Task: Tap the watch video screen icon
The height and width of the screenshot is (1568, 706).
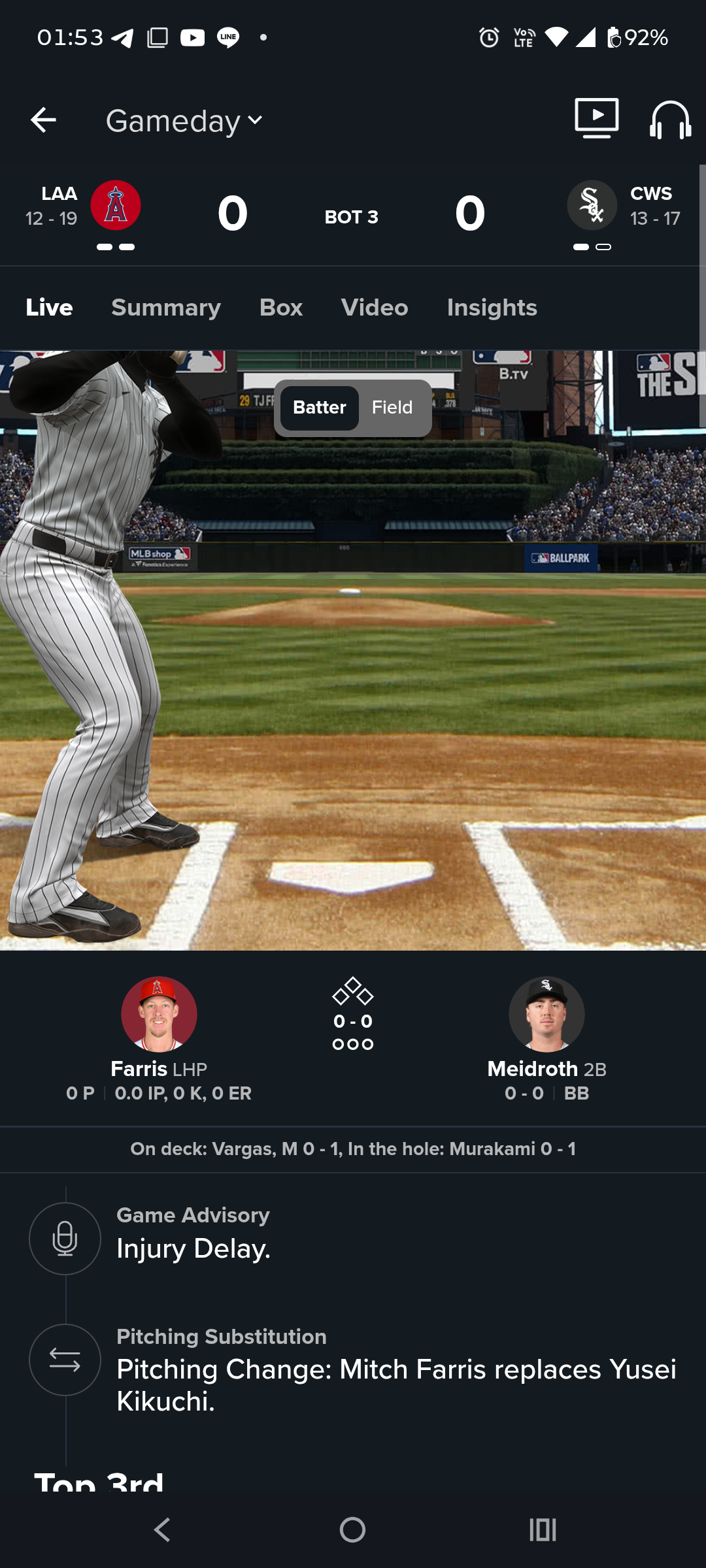Action: 596,118
